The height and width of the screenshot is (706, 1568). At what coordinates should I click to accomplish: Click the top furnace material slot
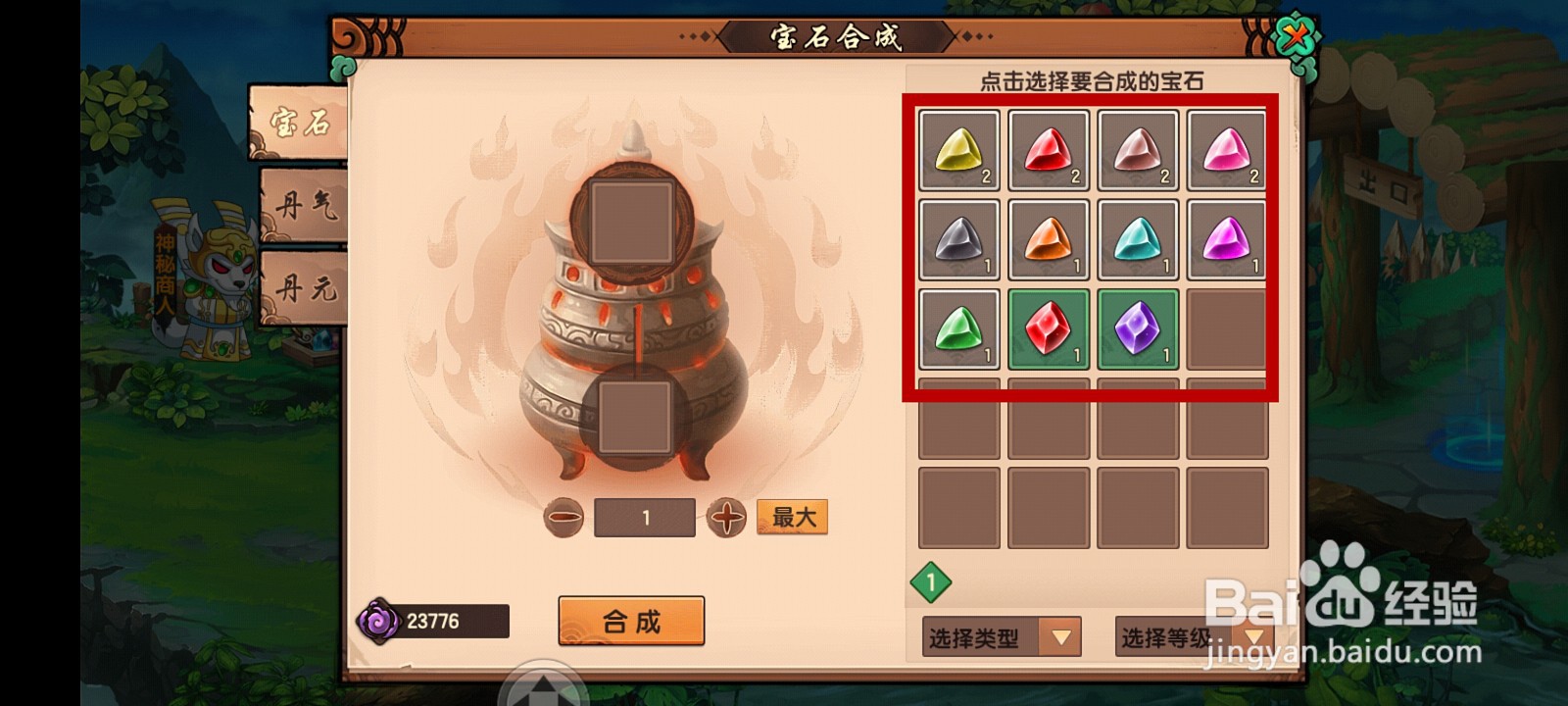(x=632, y=222)
